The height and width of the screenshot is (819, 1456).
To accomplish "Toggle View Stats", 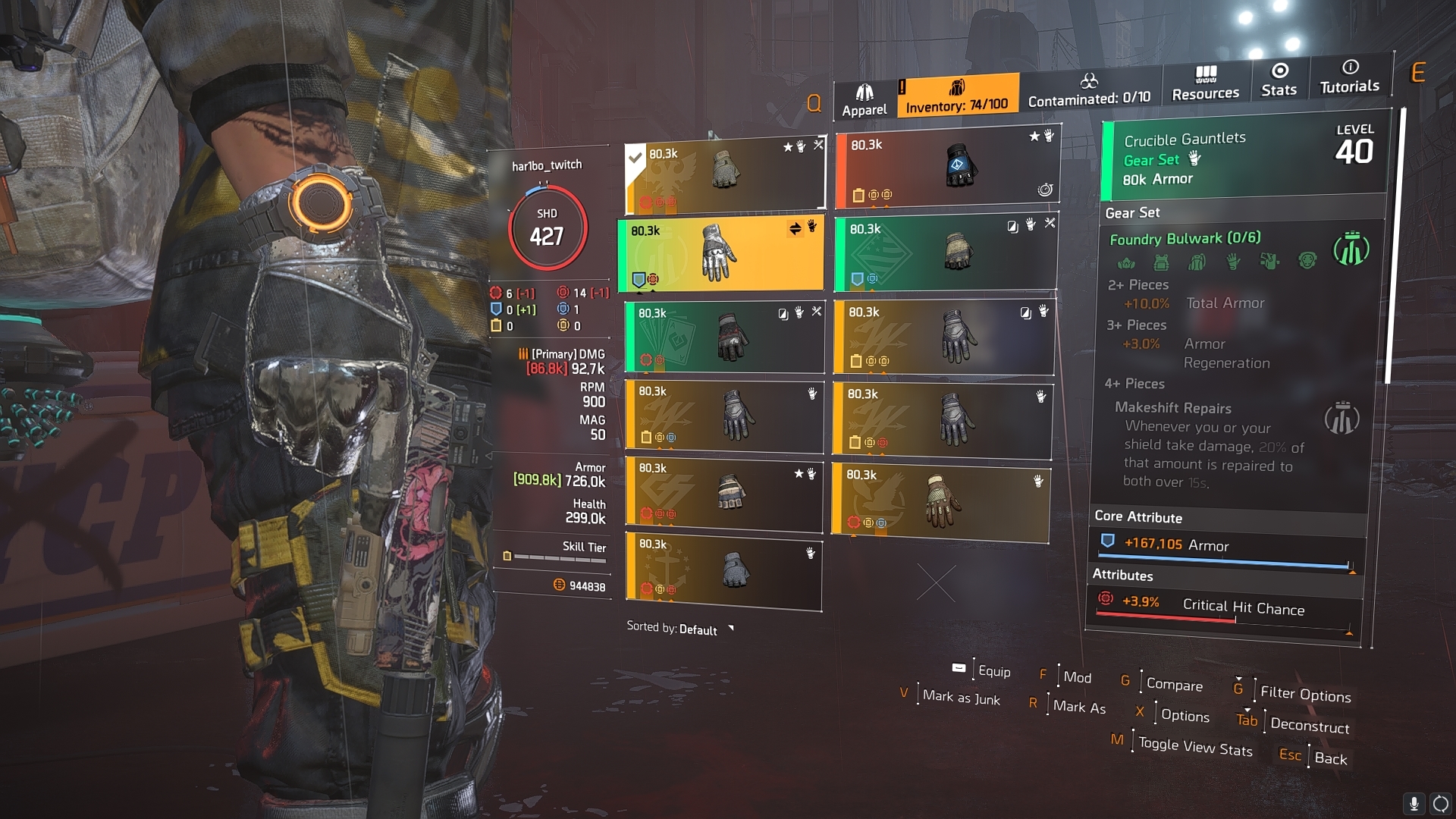I will click(x=1195, y=747).
